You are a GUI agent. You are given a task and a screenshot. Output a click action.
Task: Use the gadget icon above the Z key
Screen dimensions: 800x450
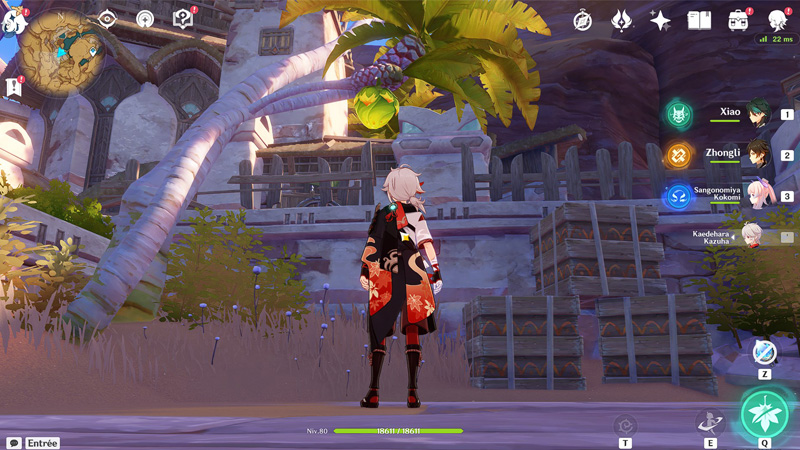[764, 352]
